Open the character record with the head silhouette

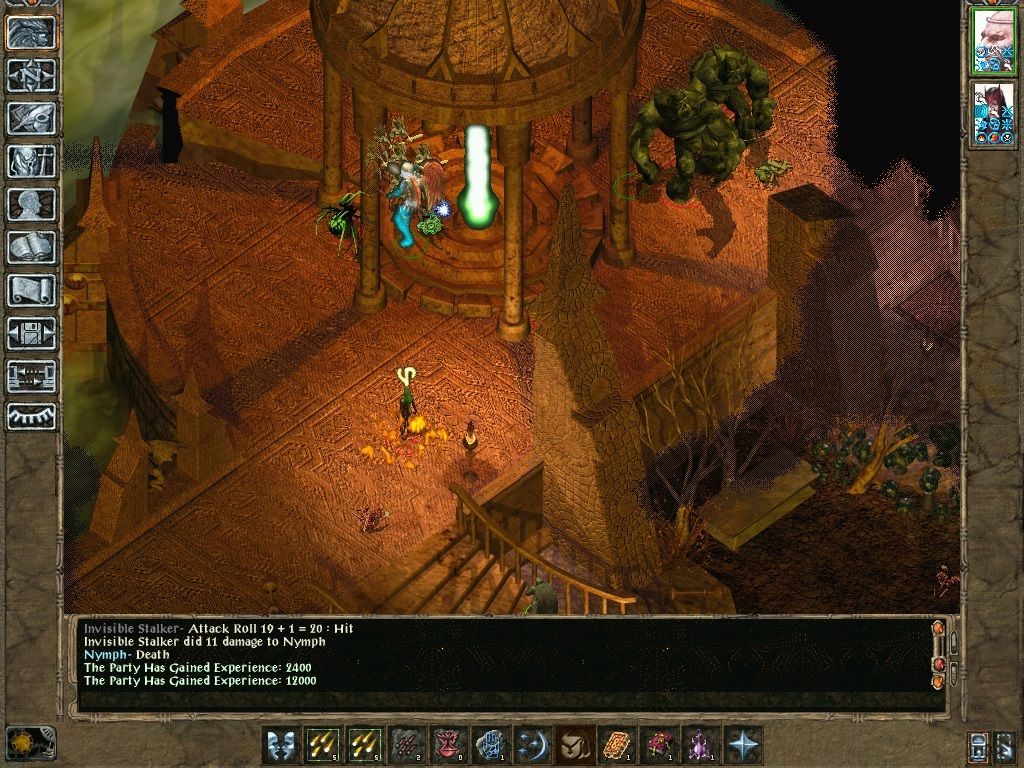pyautogui.click(x=32, y=204)
